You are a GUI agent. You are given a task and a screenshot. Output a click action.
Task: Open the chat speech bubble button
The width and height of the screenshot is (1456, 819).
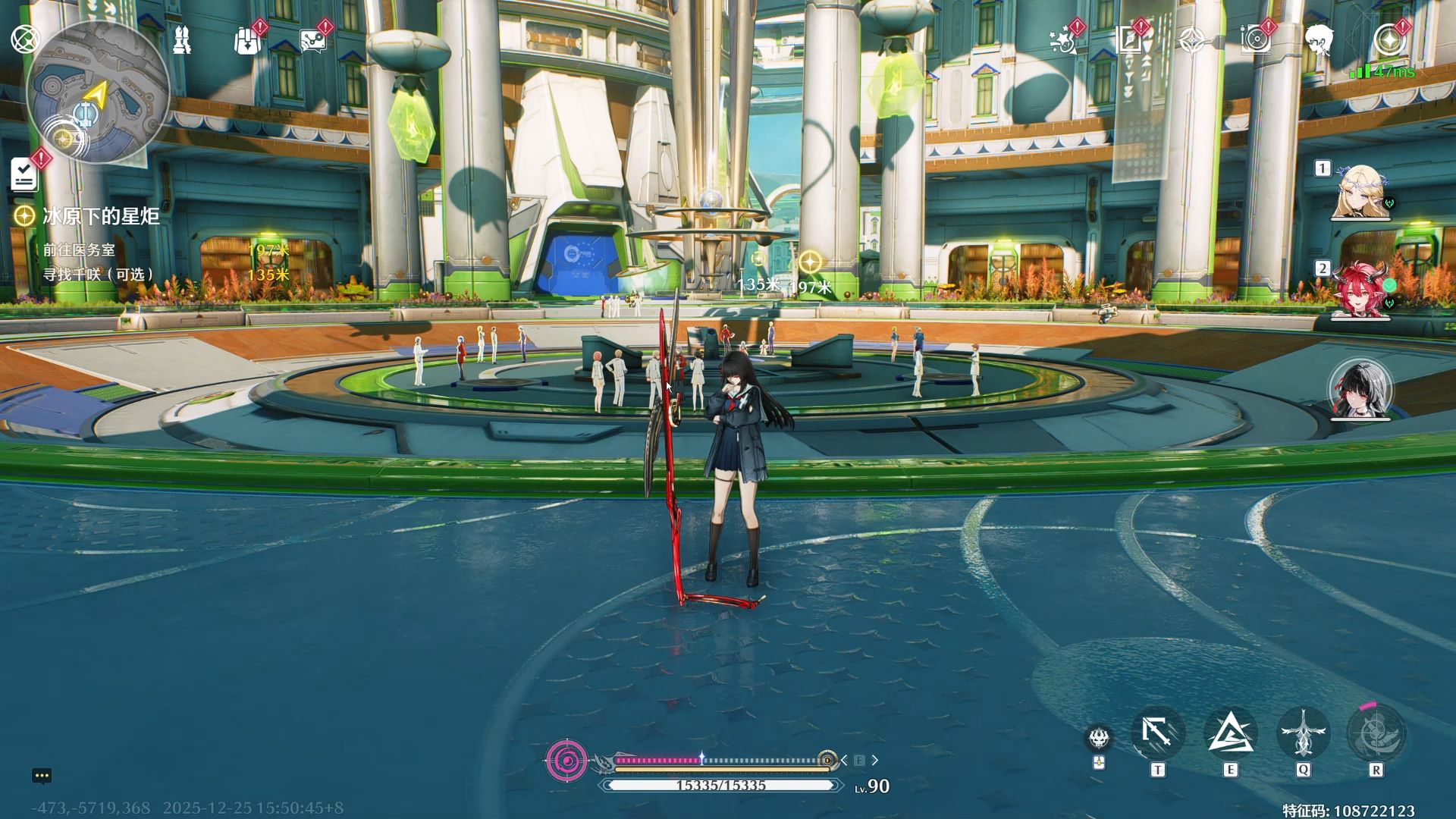(42, 775)
